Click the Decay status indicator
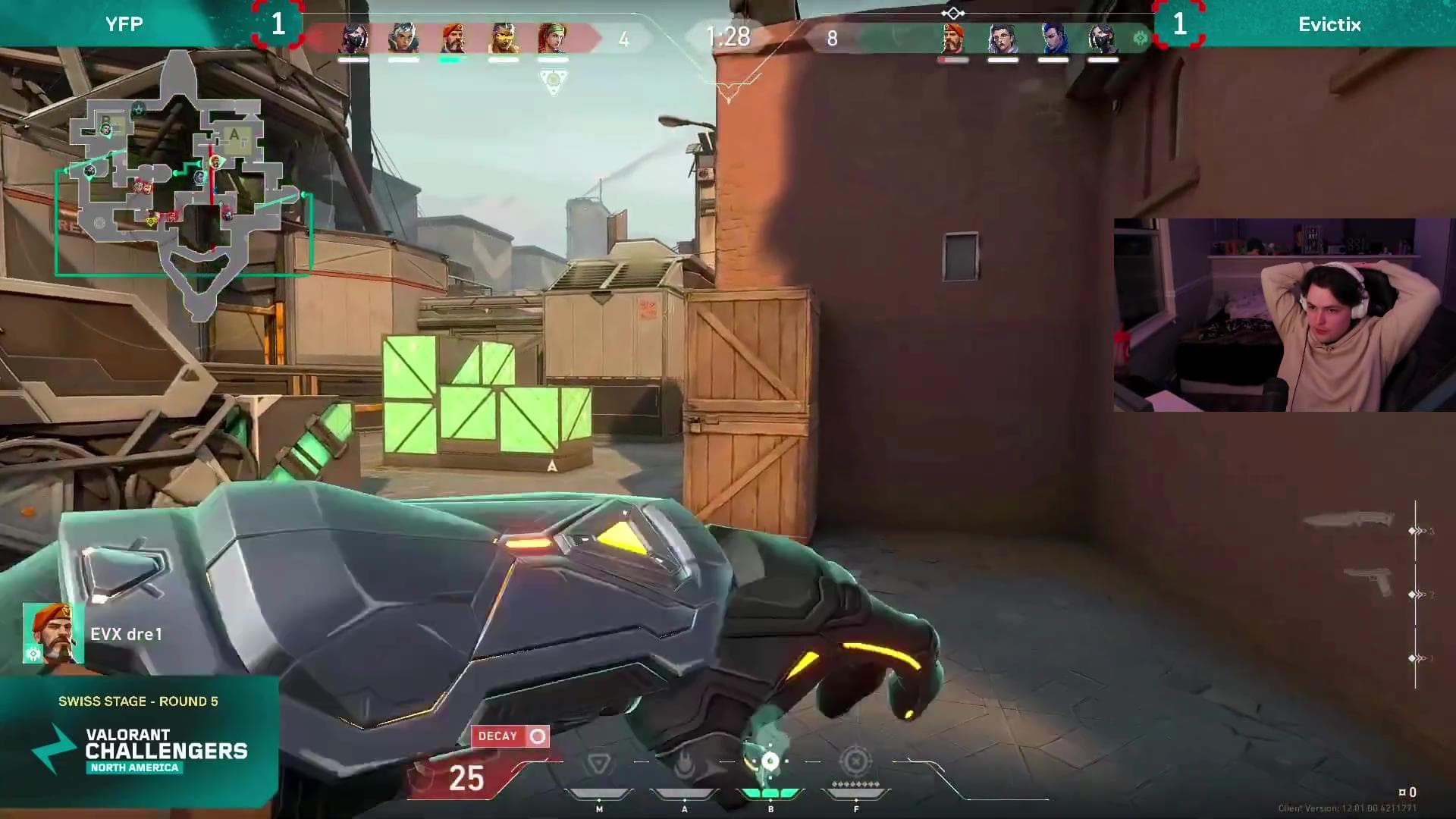Viewport: 1456px width, 819px height. 510,736
